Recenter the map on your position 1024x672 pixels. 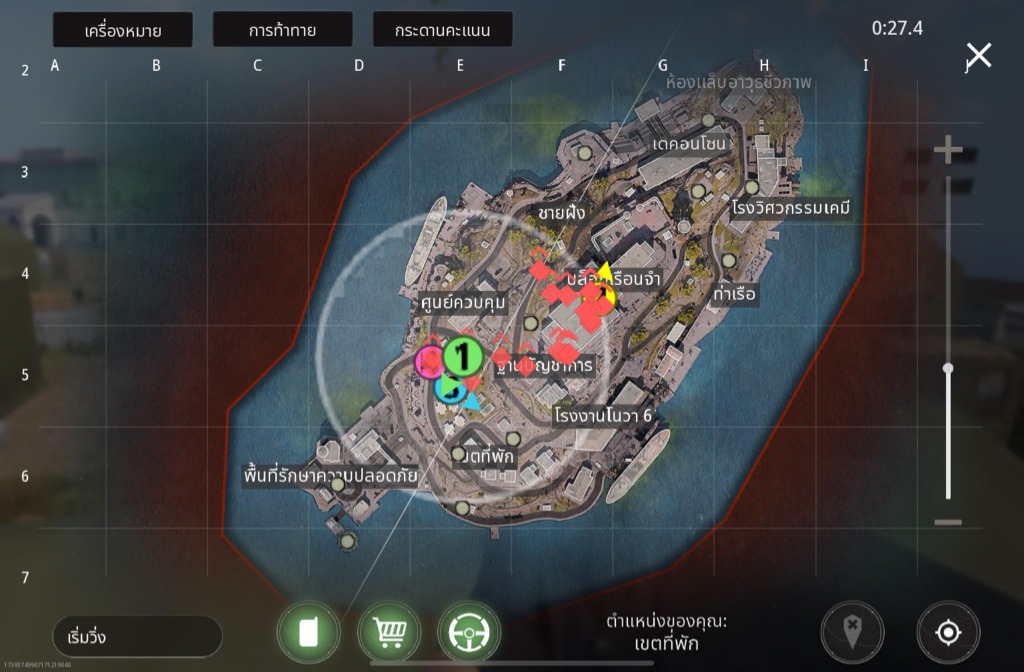pyautogui.click(x=948, y=633)
